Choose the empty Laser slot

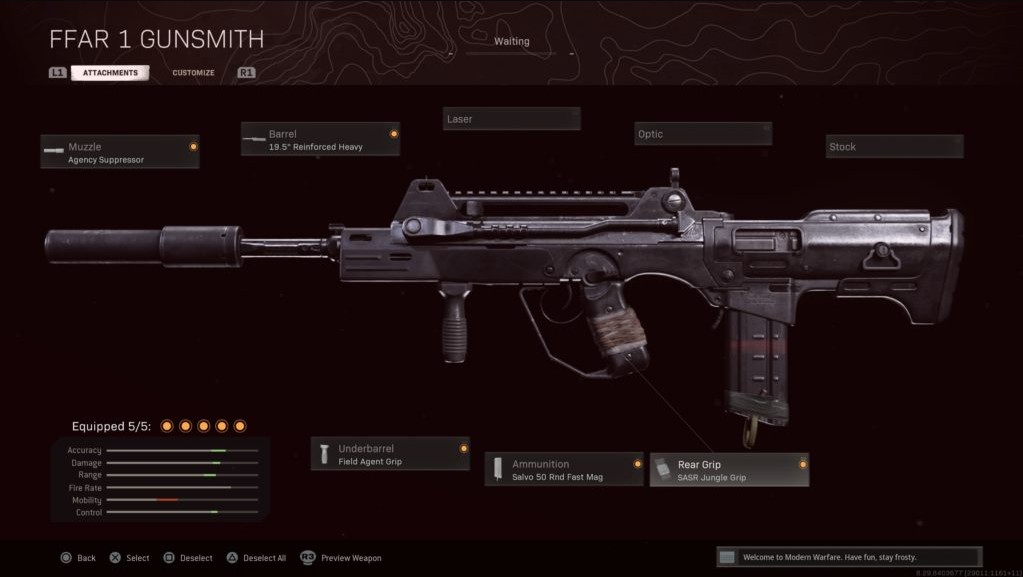511,119
